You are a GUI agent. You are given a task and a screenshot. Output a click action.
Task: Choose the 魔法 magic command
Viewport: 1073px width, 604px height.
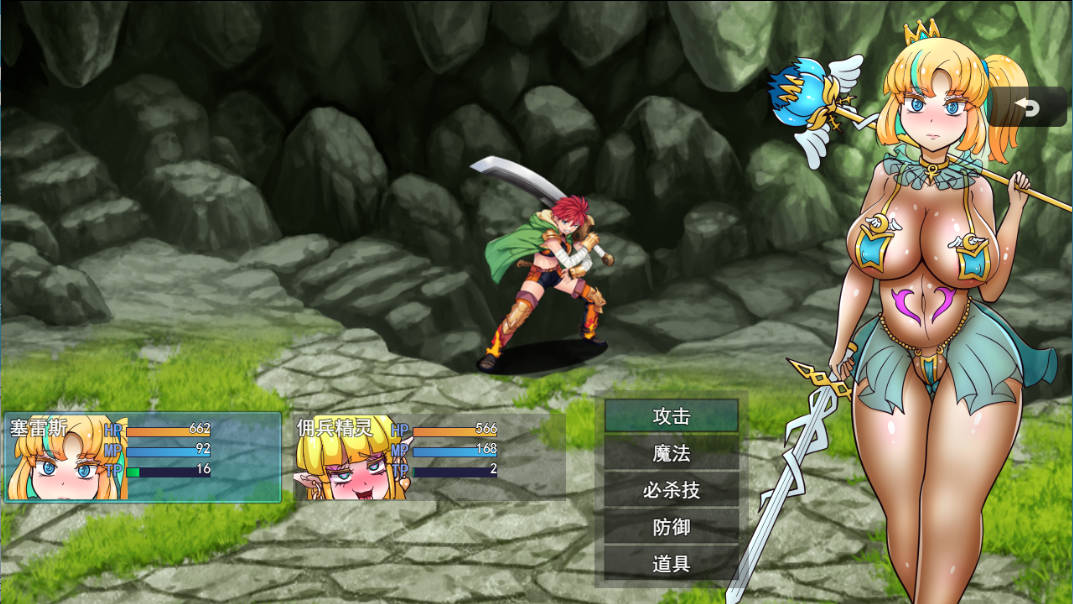coord(671,453)
